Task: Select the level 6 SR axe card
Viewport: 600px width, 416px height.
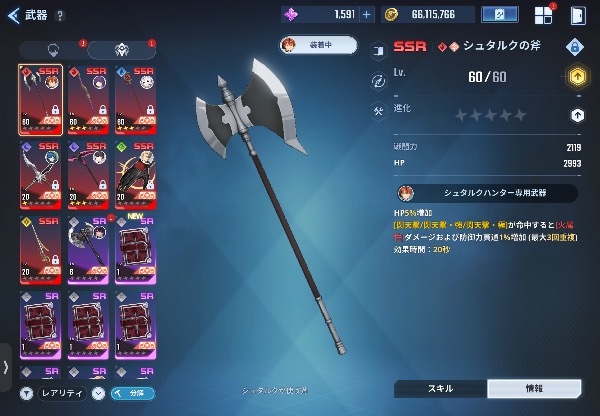Action: click(x=88, y=247)
